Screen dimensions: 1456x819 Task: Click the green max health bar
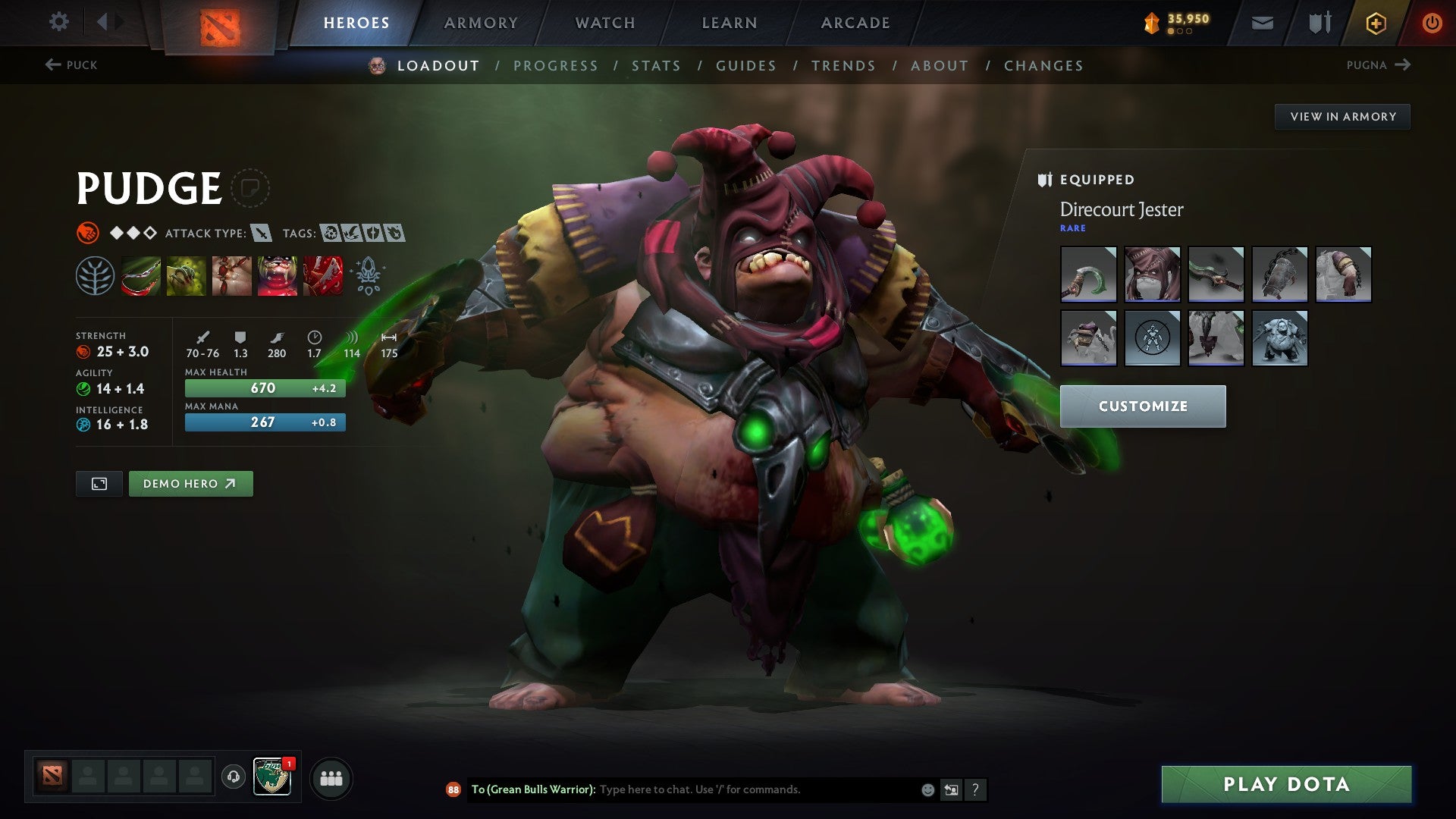coord(265,388)
